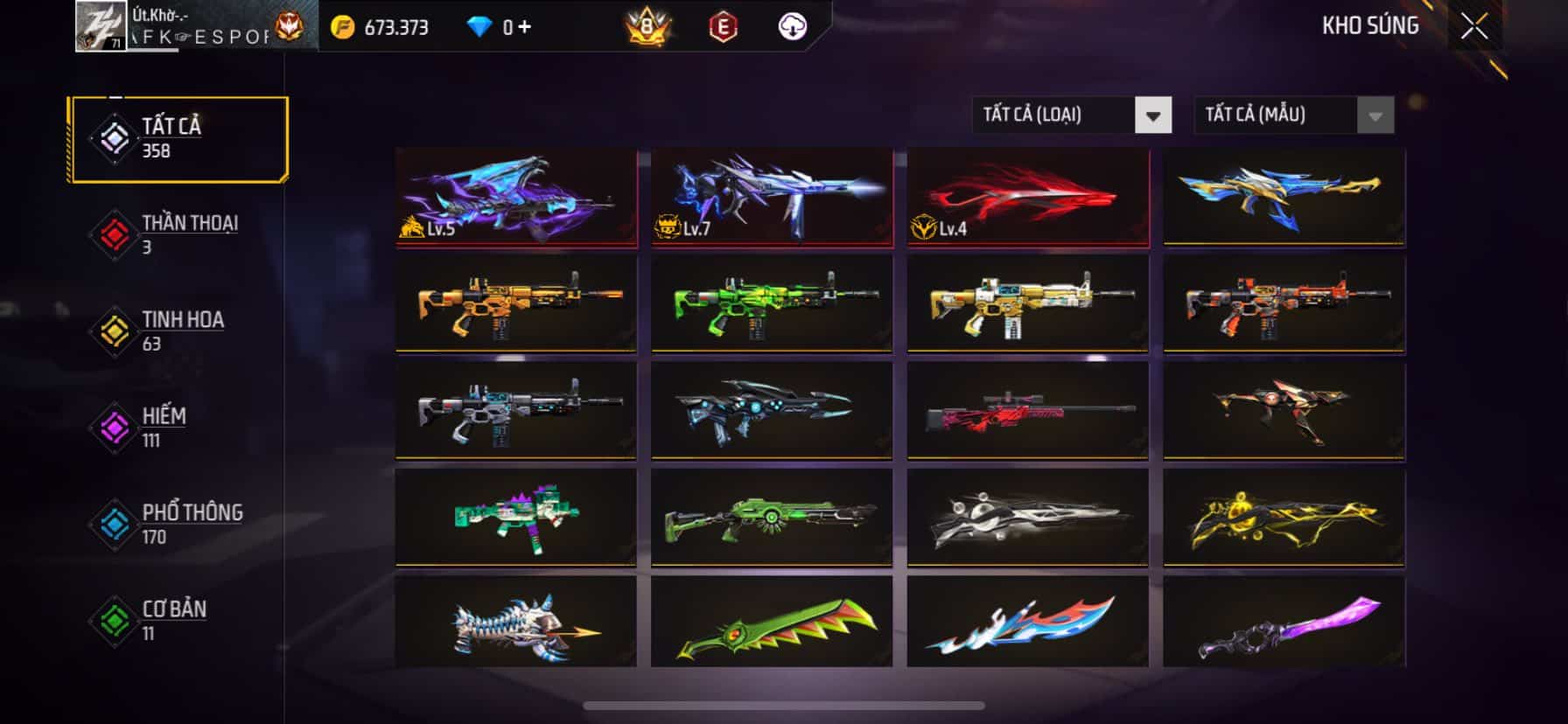
Task: Select the Lv.5 blue dragon gun skin
Action: (516, 196)
